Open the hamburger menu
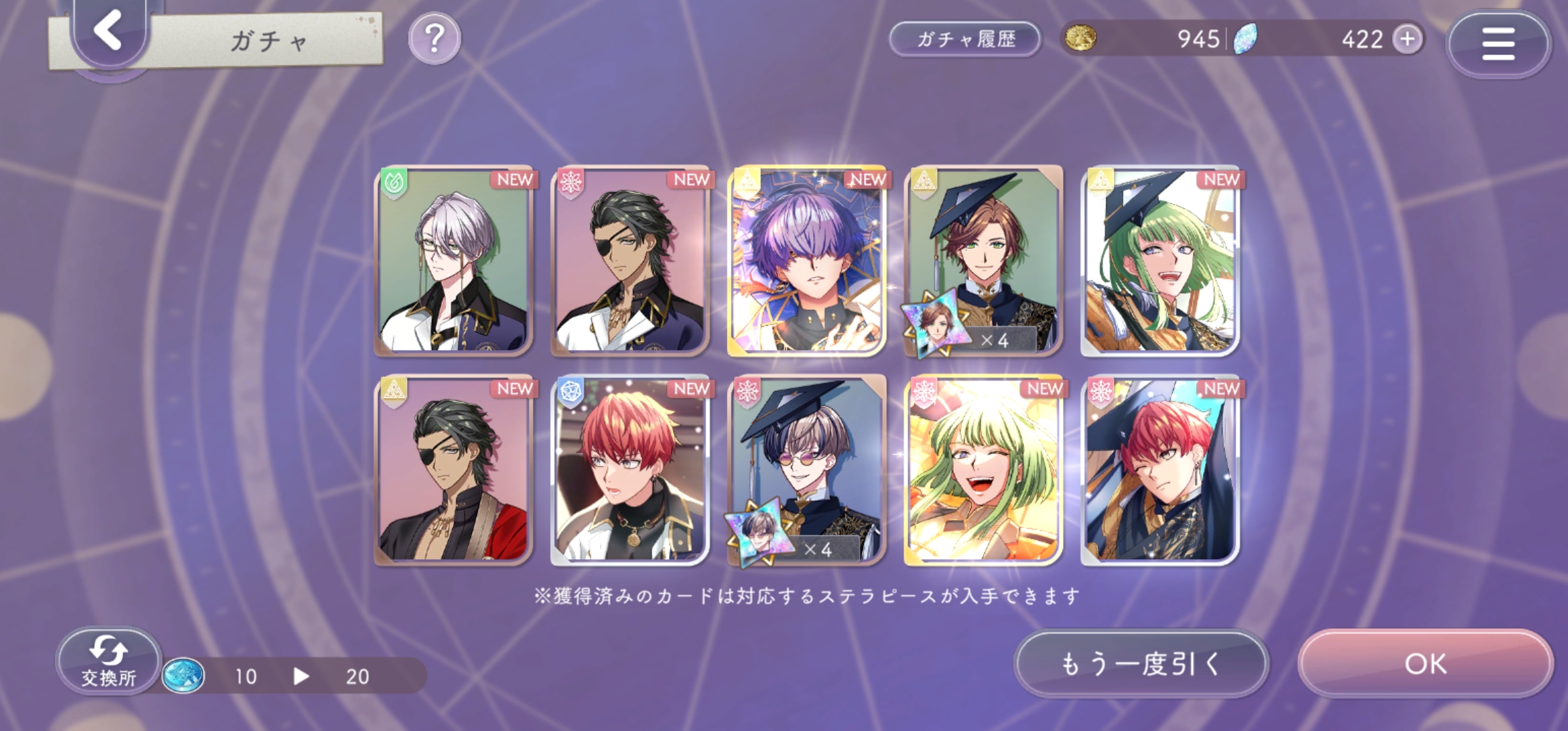The height and width of the screenshot is (731, 1568). click(1498, 44)
